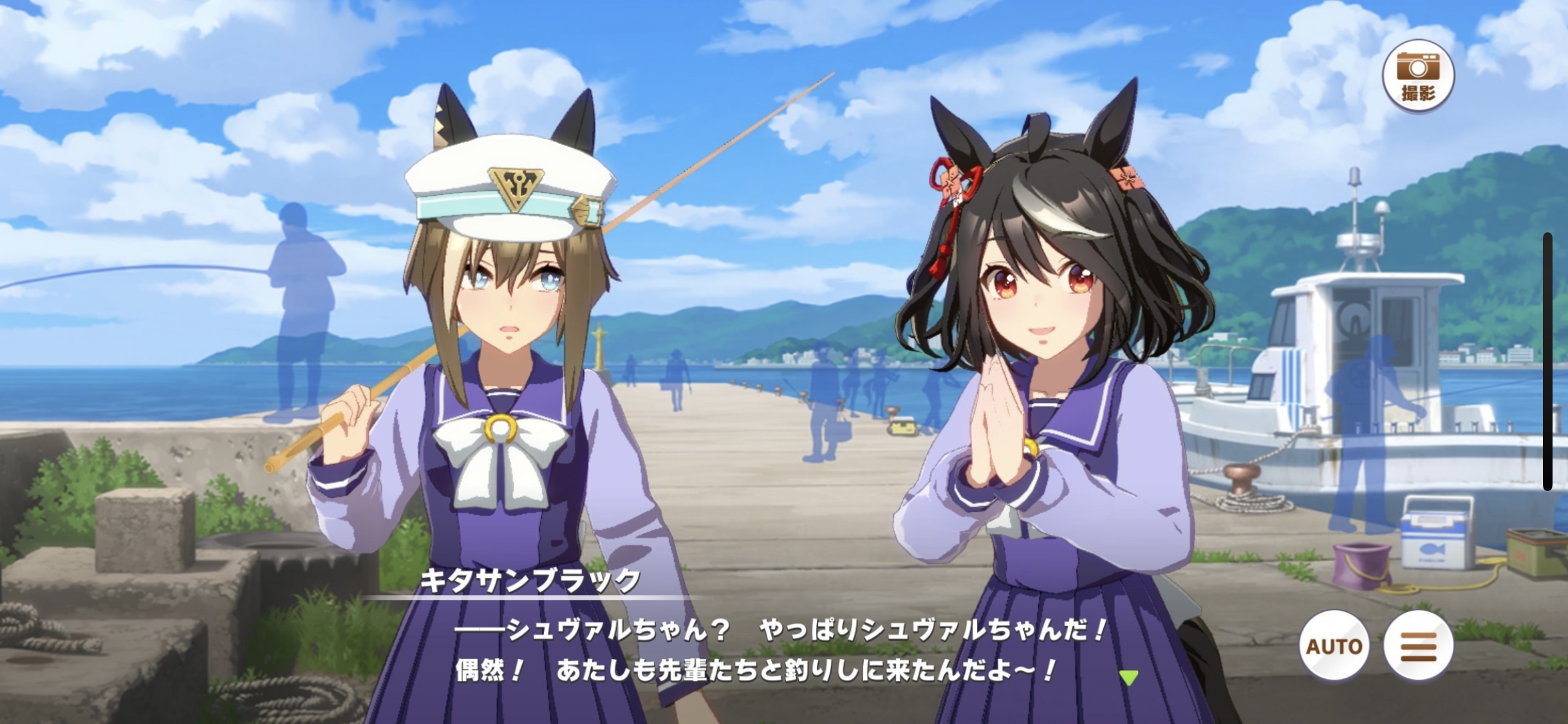The width and height of the screenshot is (1568, 724).
Task: Toggle AUTO dialogue advance
Action: point(1334,645)
